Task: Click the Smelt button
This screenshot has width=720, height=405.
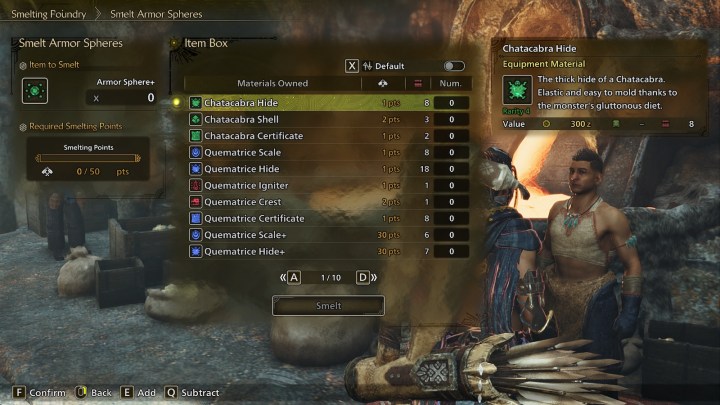Action: tap(328, 306)
